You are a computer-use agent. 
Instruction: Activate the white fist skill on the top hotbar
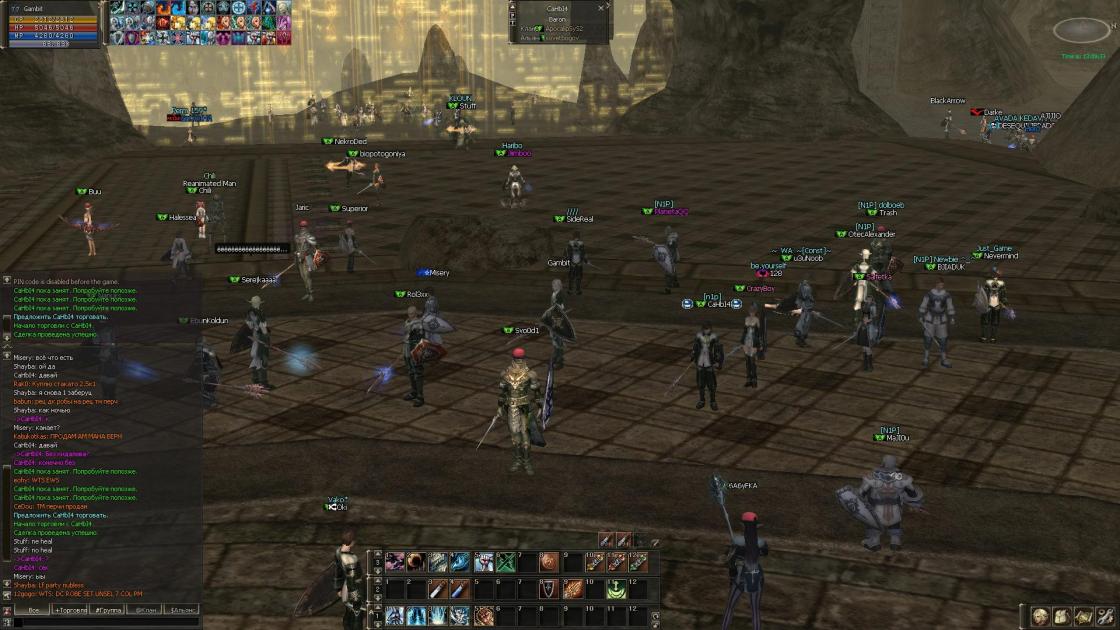point(484,562)
